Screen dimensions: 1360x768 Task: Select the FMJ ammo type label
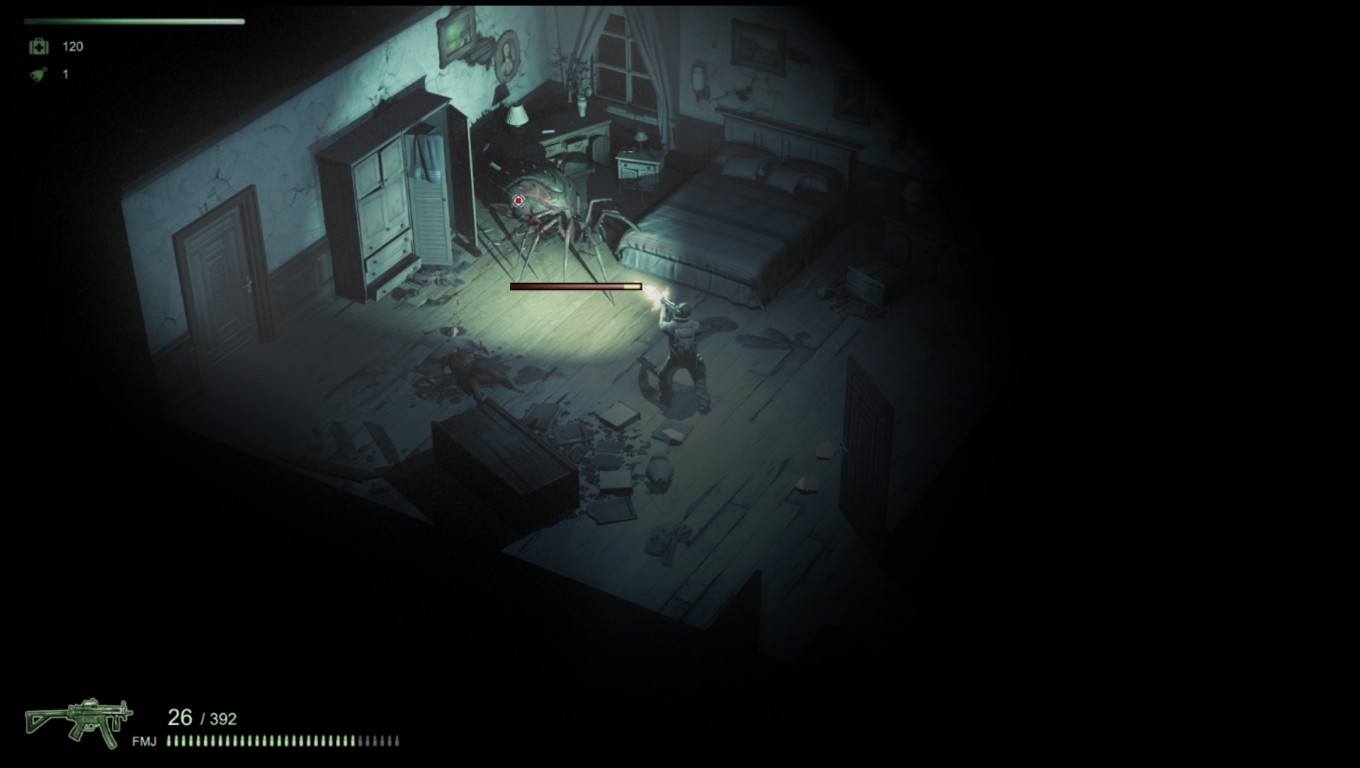[144, 742]
